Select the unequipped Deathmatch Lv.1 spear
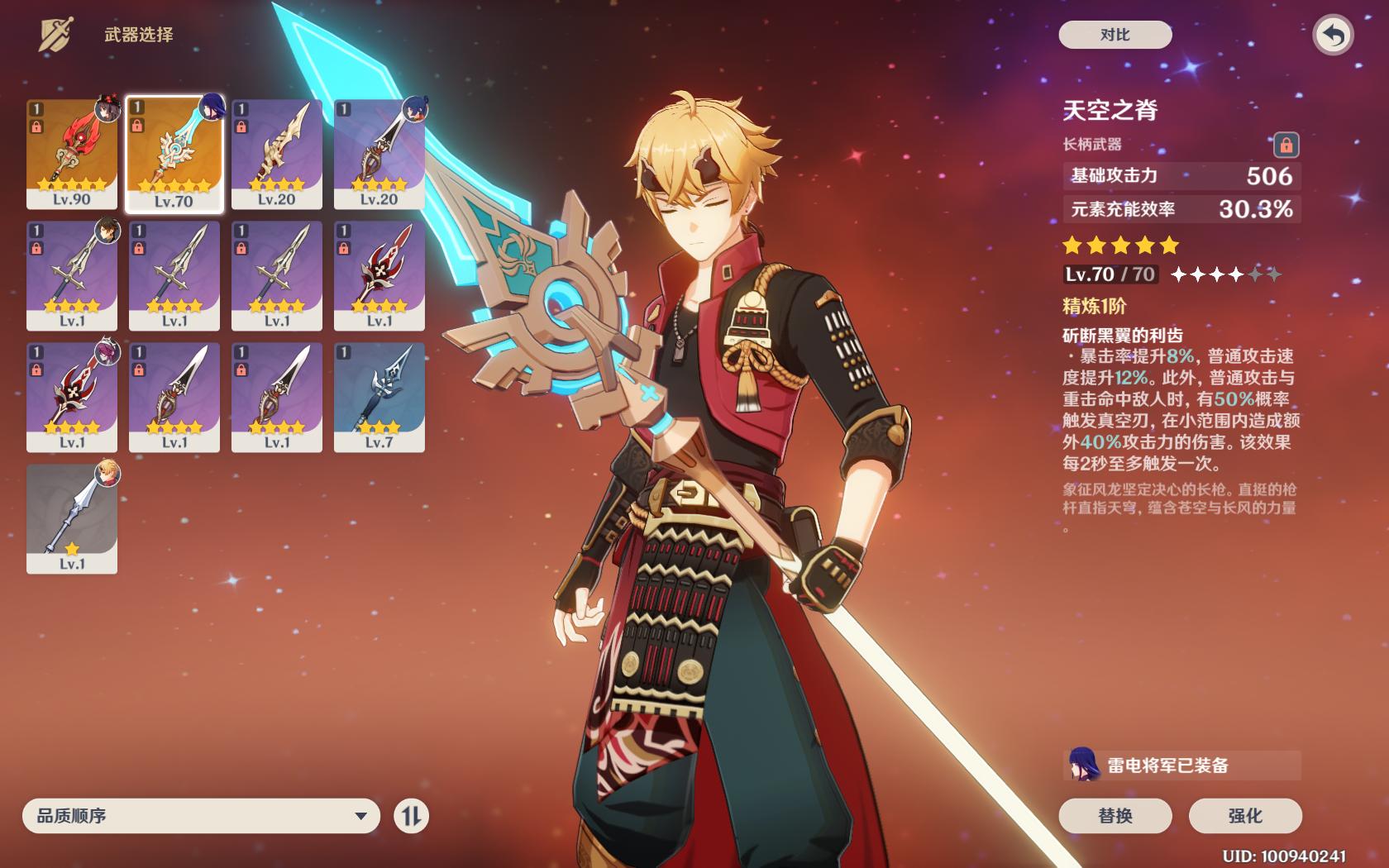 (379, 275)
